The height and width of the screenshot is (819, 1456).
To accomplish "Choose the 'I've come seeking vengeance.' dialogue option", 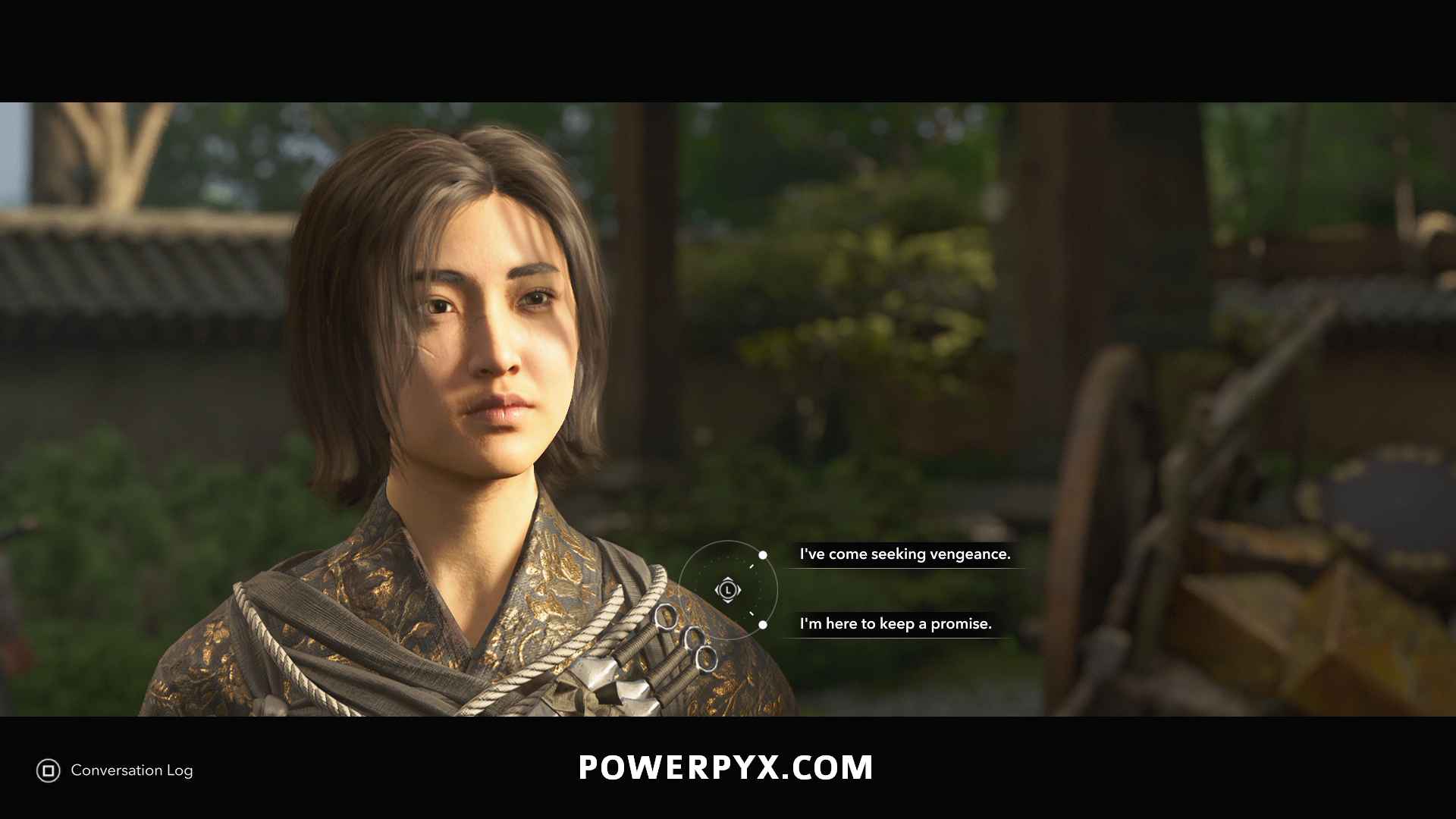I will tap(904, 554).
